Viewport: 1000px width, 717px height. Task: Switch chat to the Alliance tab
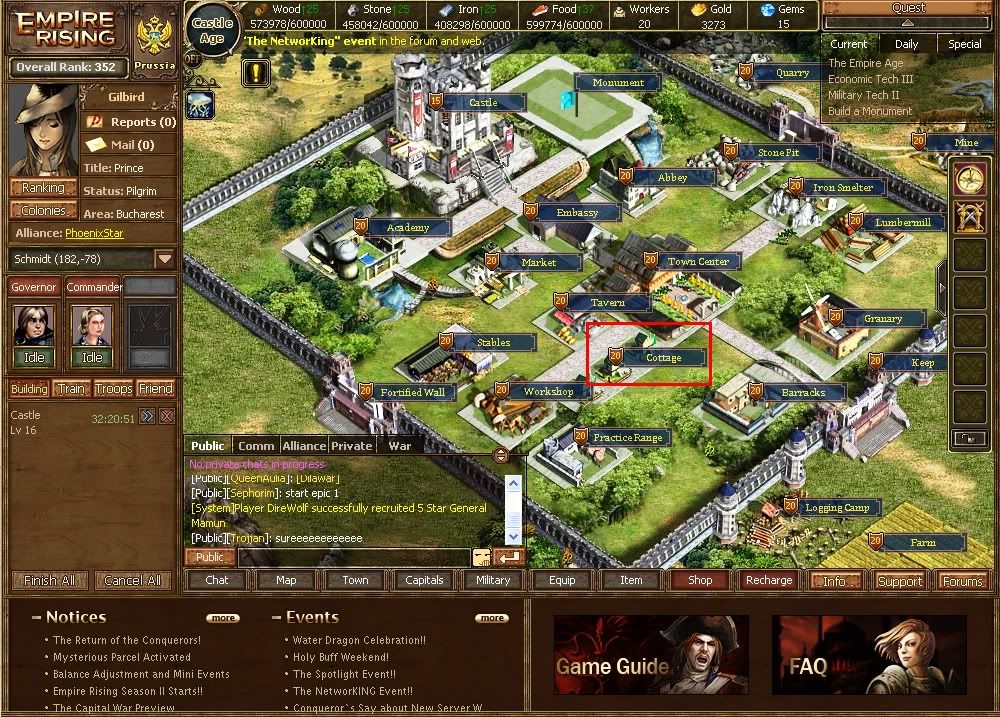[303, 446]
